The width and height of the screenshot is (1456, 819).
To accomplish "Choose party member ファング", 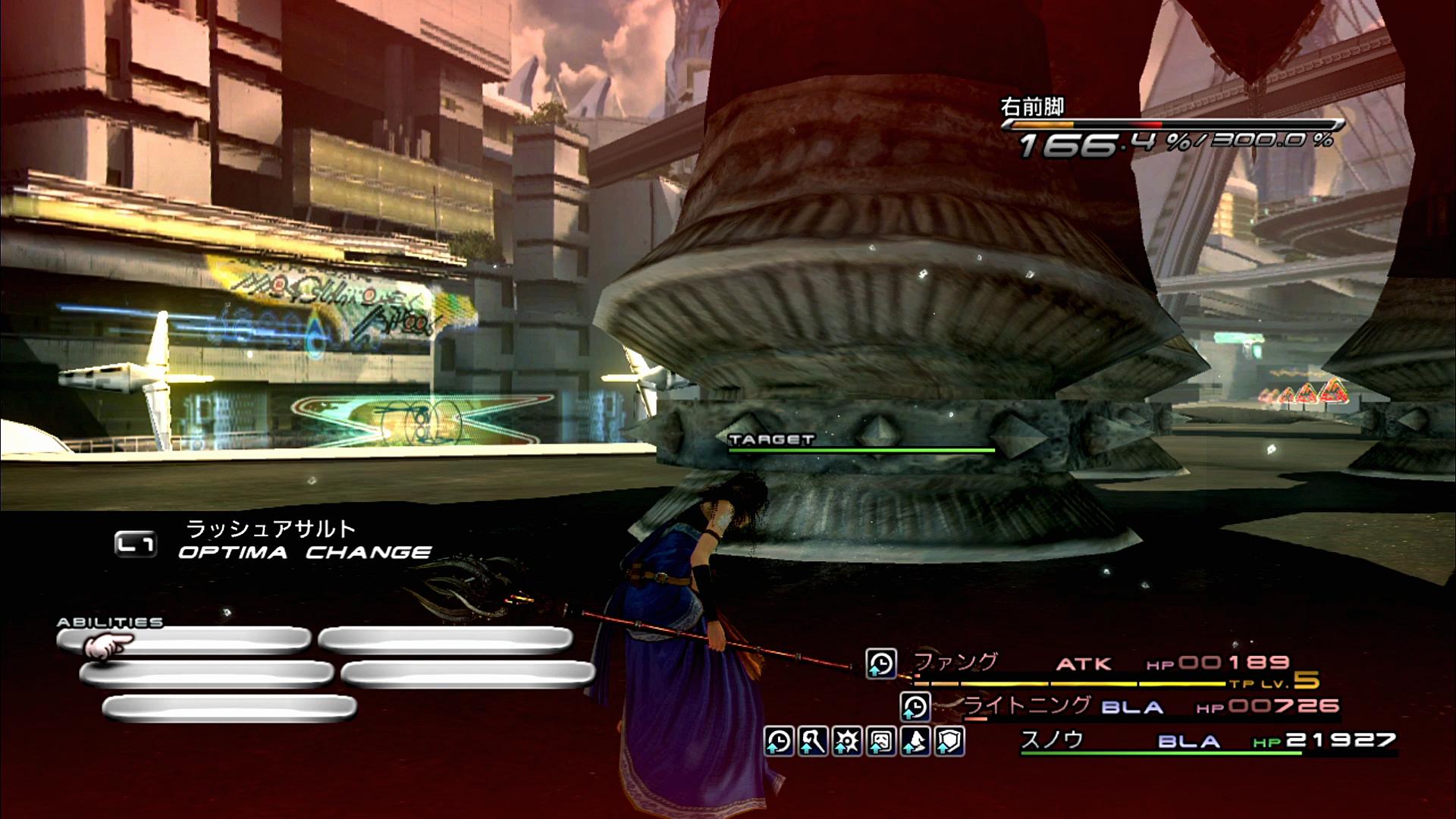I will pos(957,662).
